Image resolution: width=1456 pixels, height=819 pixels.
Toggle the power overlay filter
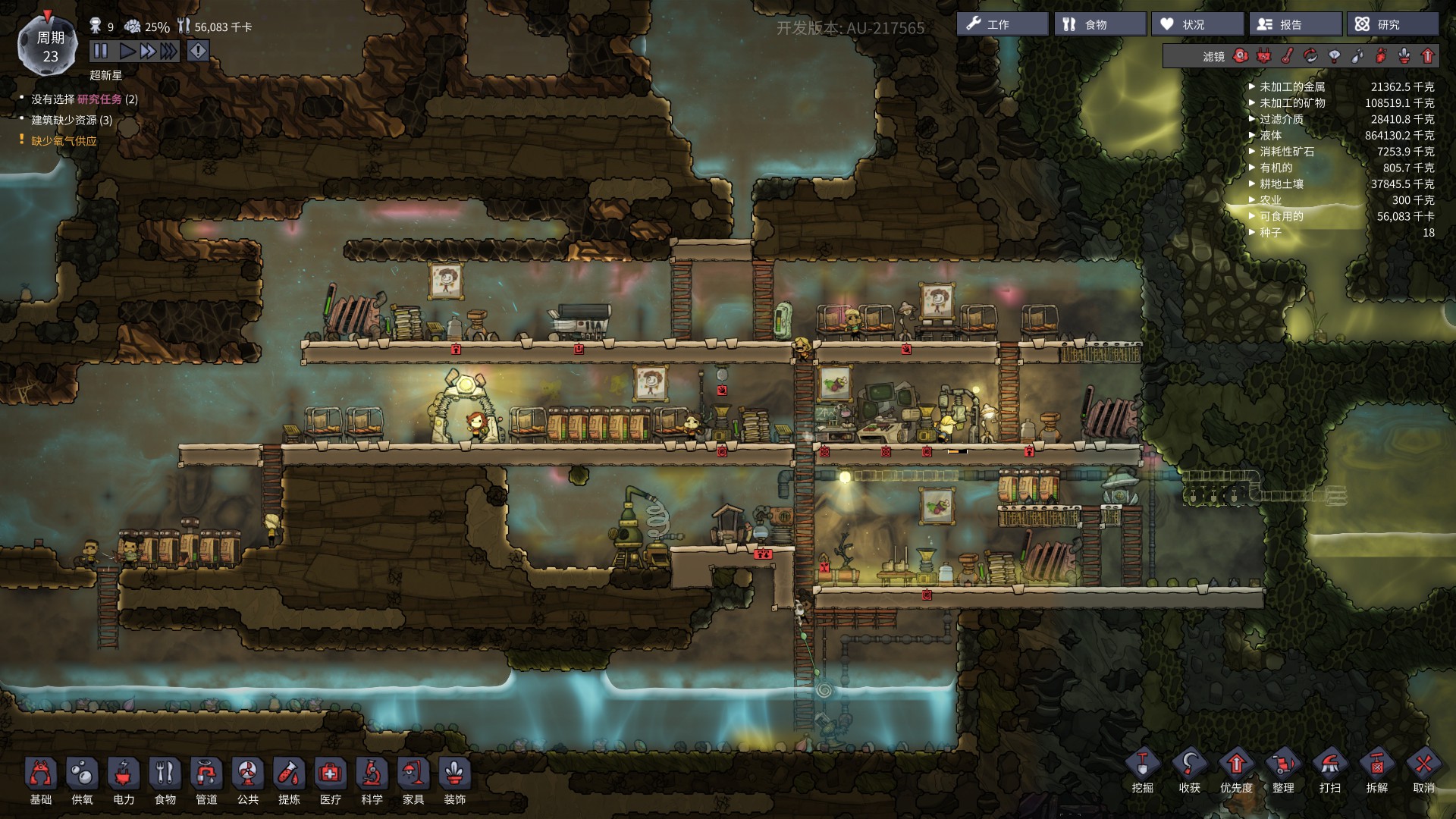click(1262, 55)
